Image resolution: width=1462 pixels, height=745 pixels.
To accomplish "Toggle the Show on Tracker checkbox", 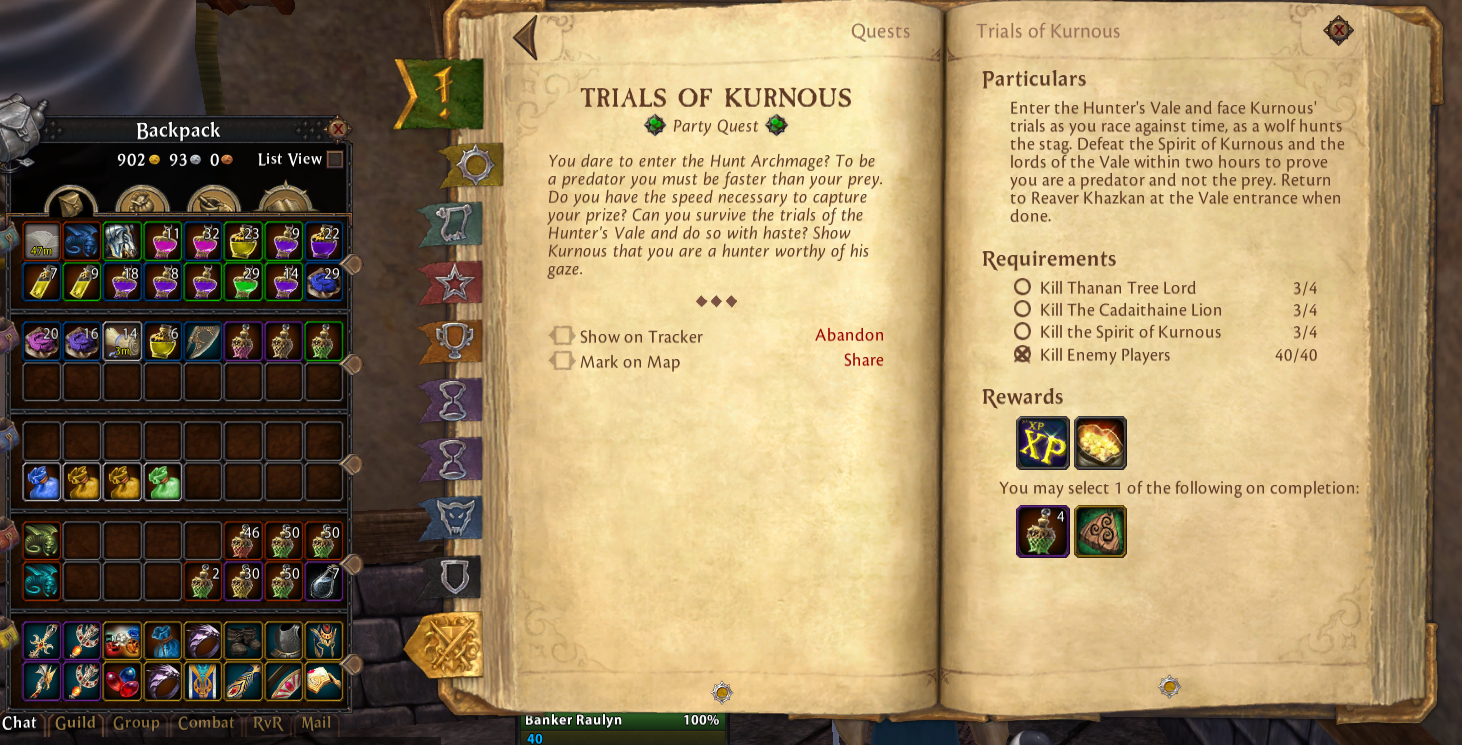I will click(563, 336).
